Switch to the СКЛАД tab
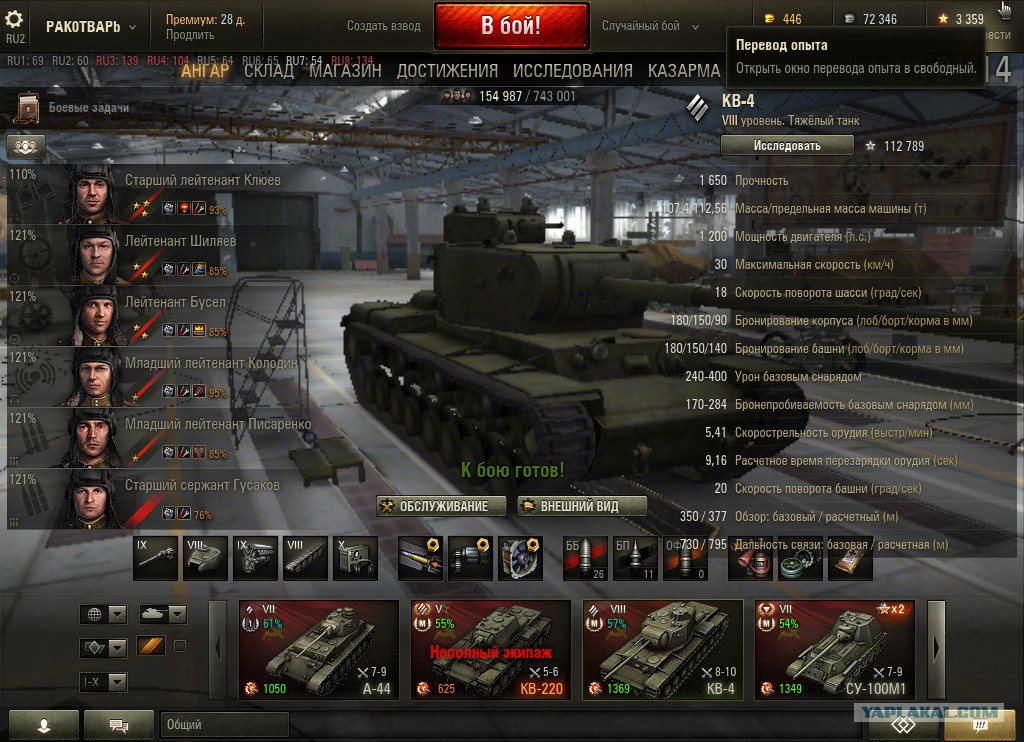Image resolution: width=1024 pixels, height=742 pixels. [269, 70]
